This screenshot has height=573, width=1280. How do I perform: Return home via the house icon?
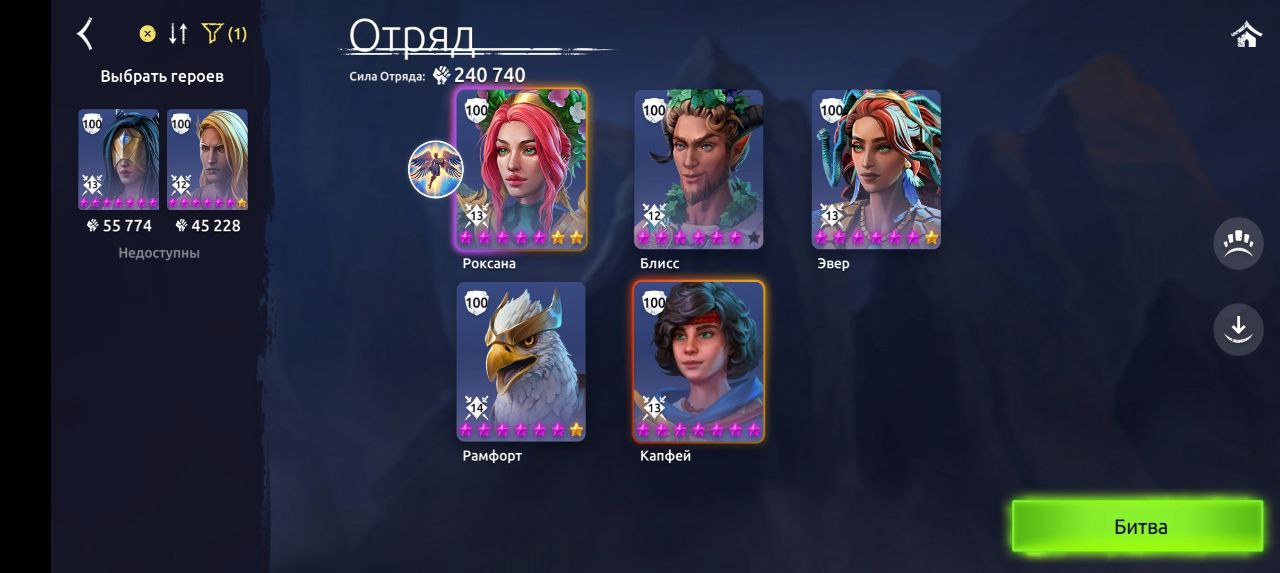[1246, 35]
